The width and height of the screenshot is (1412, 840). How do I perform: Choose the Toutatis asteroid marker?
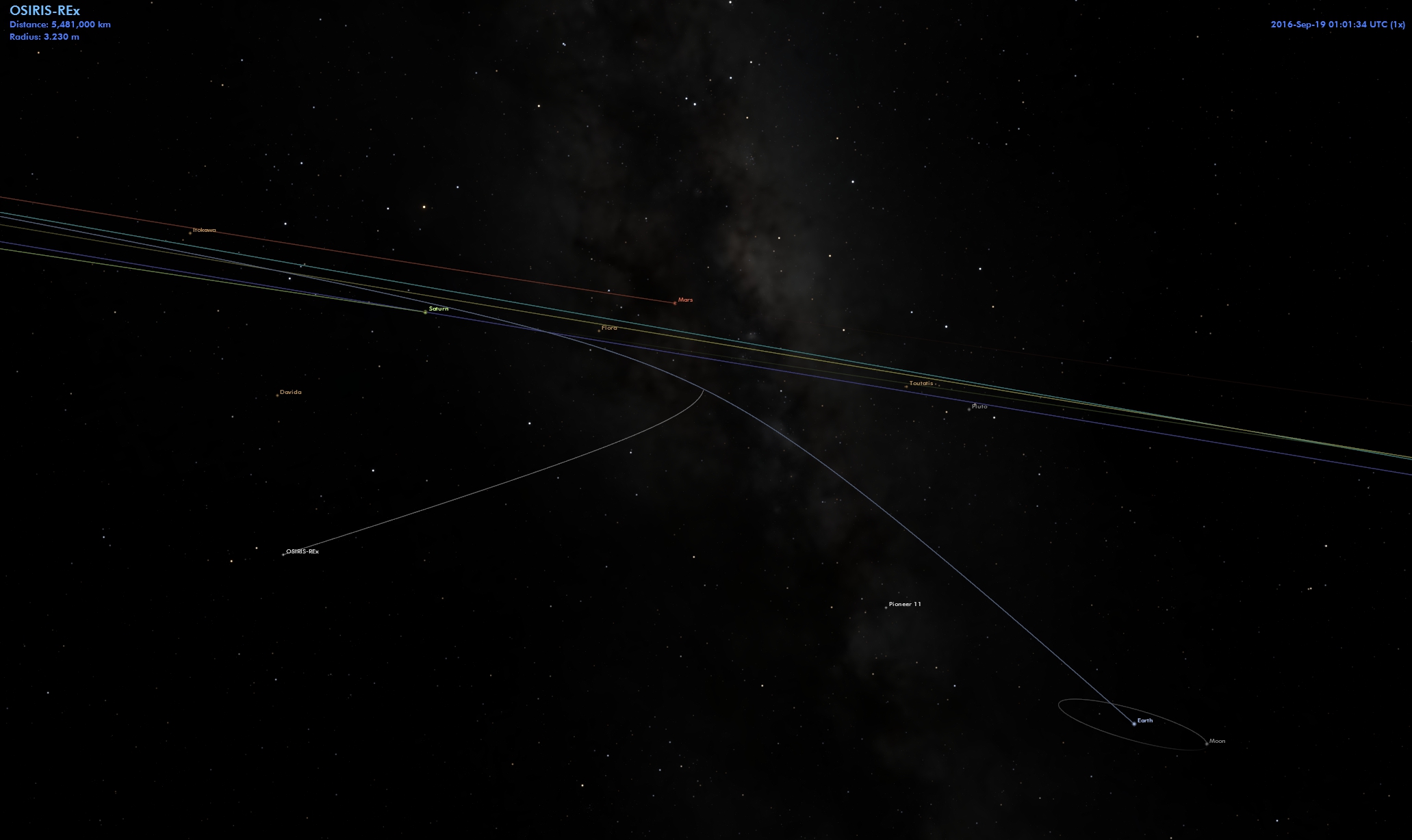[x=906, y=386]
